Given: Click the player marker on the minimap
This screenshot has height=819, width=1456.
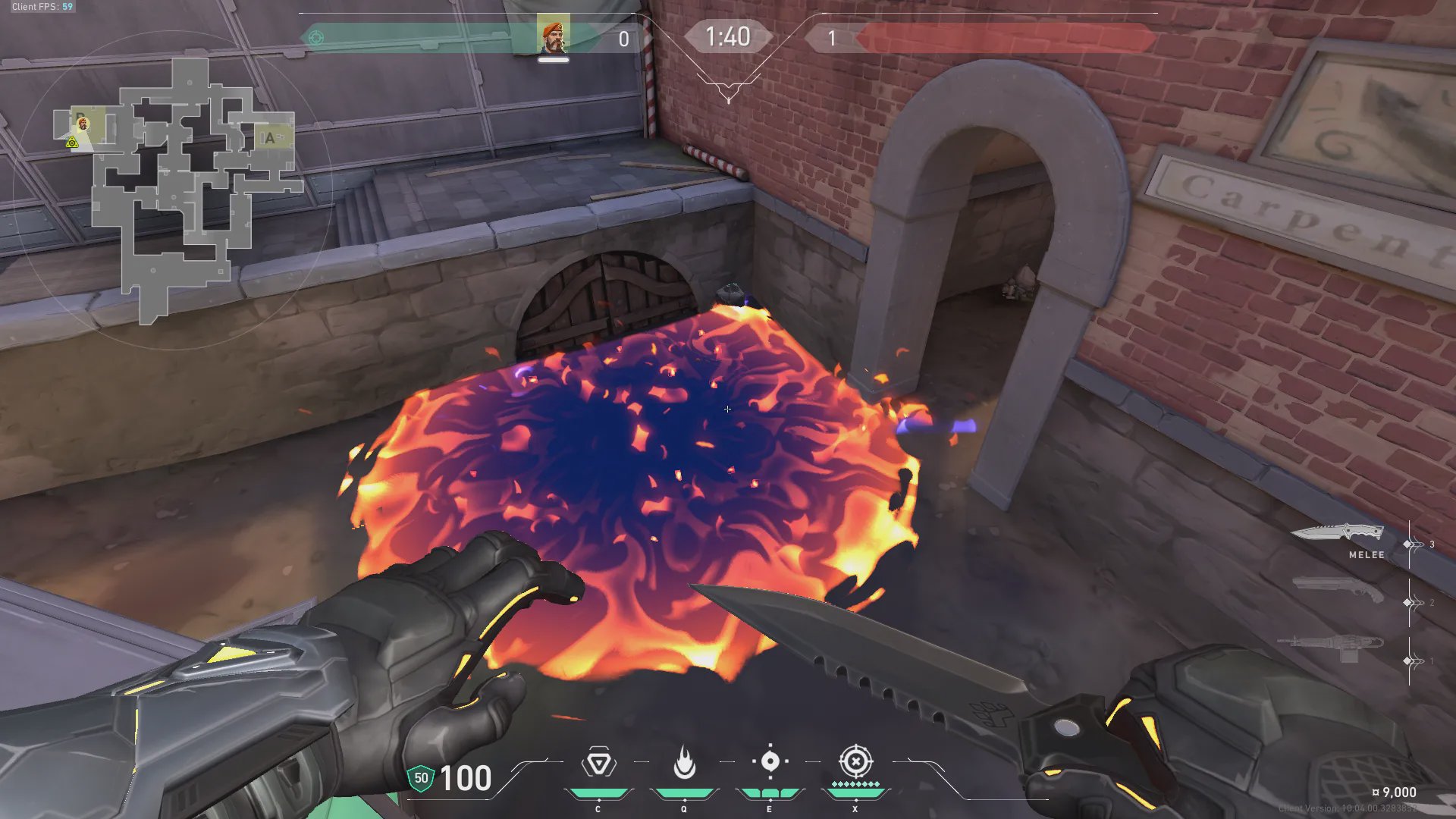Looking at the screenshot, I should coord(83,124).
